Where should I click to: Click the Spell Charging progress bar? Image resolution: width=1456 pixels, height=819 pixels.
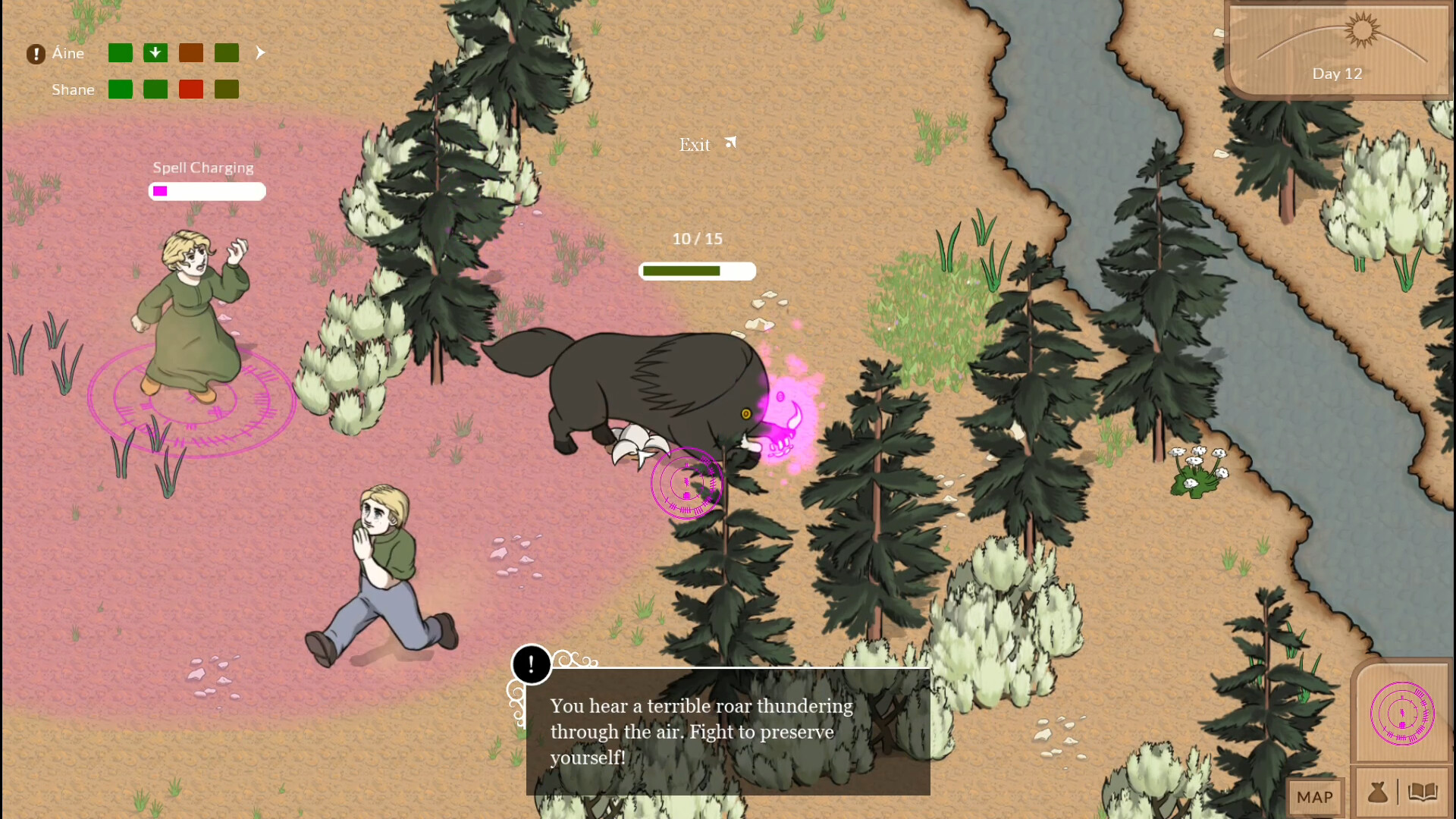(206, 191)
